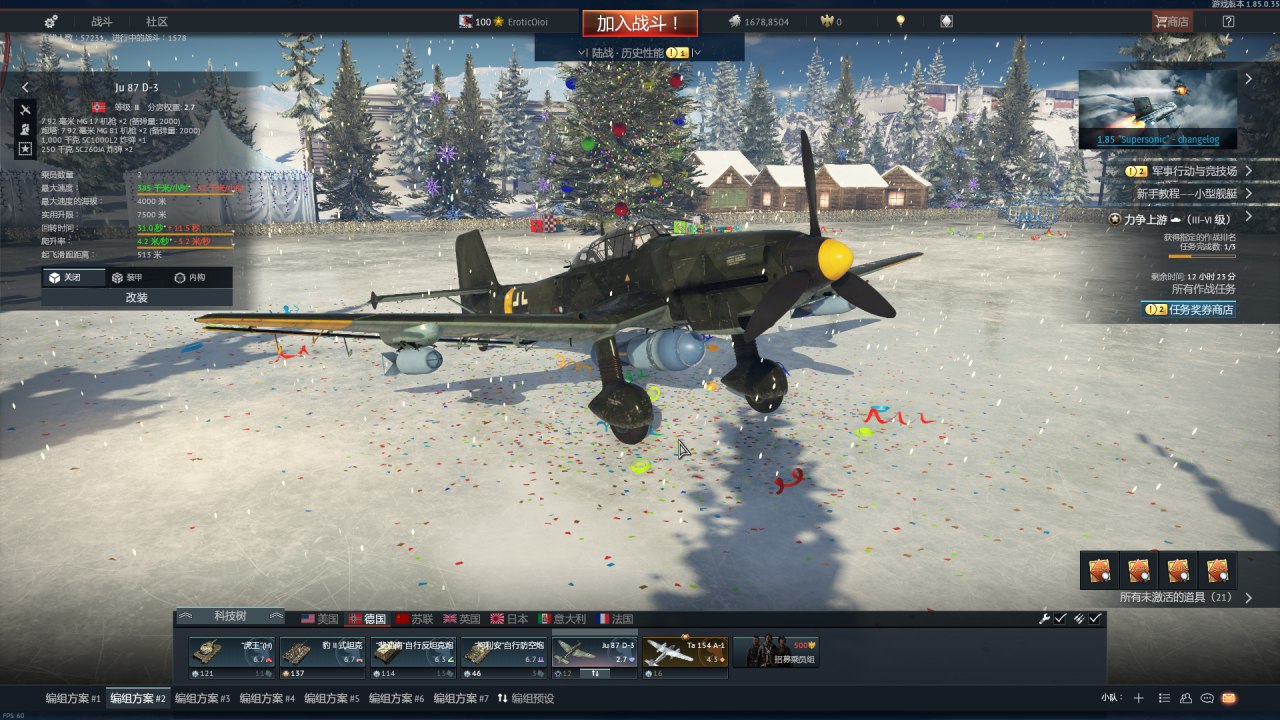This screenshot has width=1280, height=720.
Task: Select the Ta 154 A-1 crew slot
Action: coord(685,656)
